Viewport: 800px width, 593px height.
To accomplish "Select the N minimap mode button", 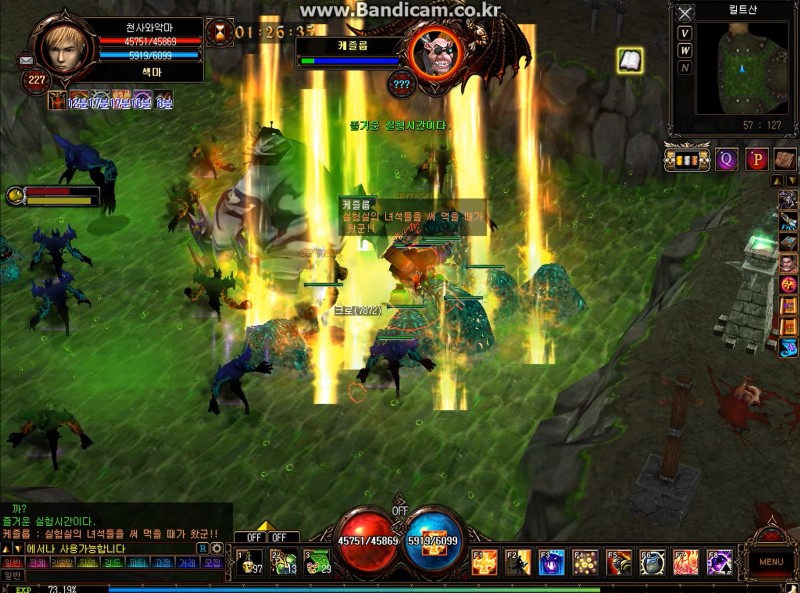I will coord(685,68).
